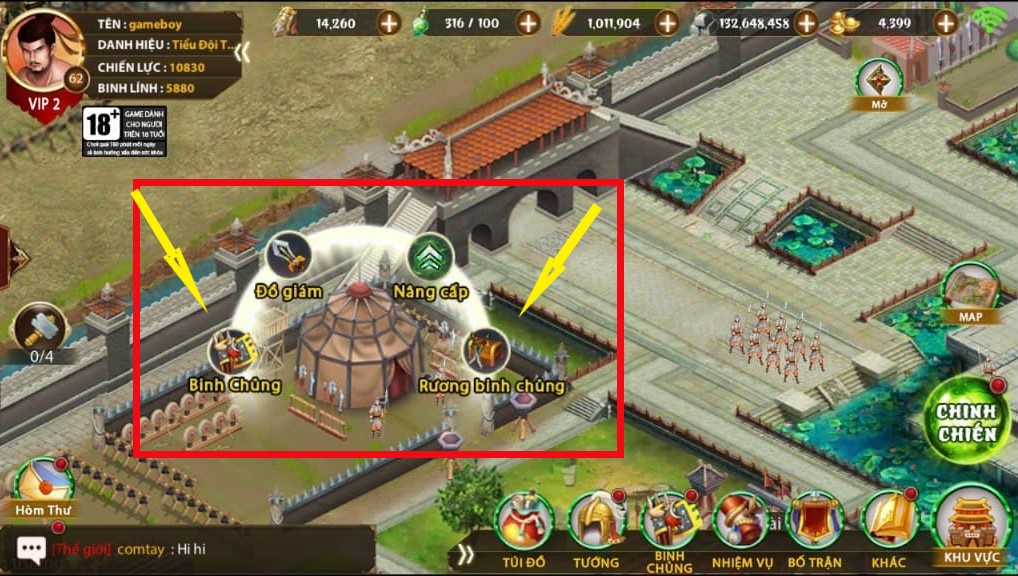Start the Chinh Chiến campaign
This screenshot has width=1018, height=576.
coord(966,422)
